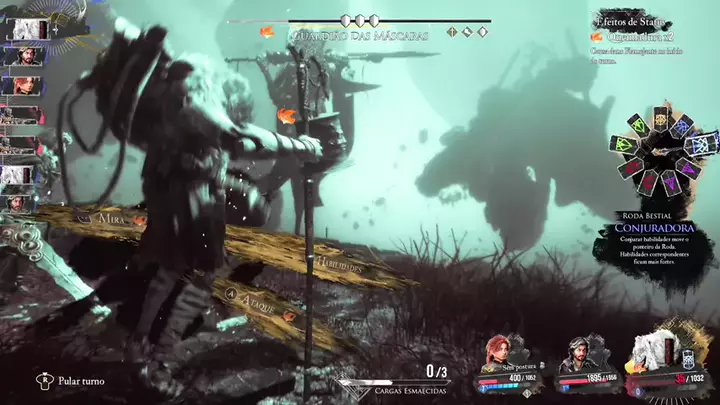The image size is (720, 405).
Task: Open the Conjuradora wheel description panel
Action: [655, 247]
